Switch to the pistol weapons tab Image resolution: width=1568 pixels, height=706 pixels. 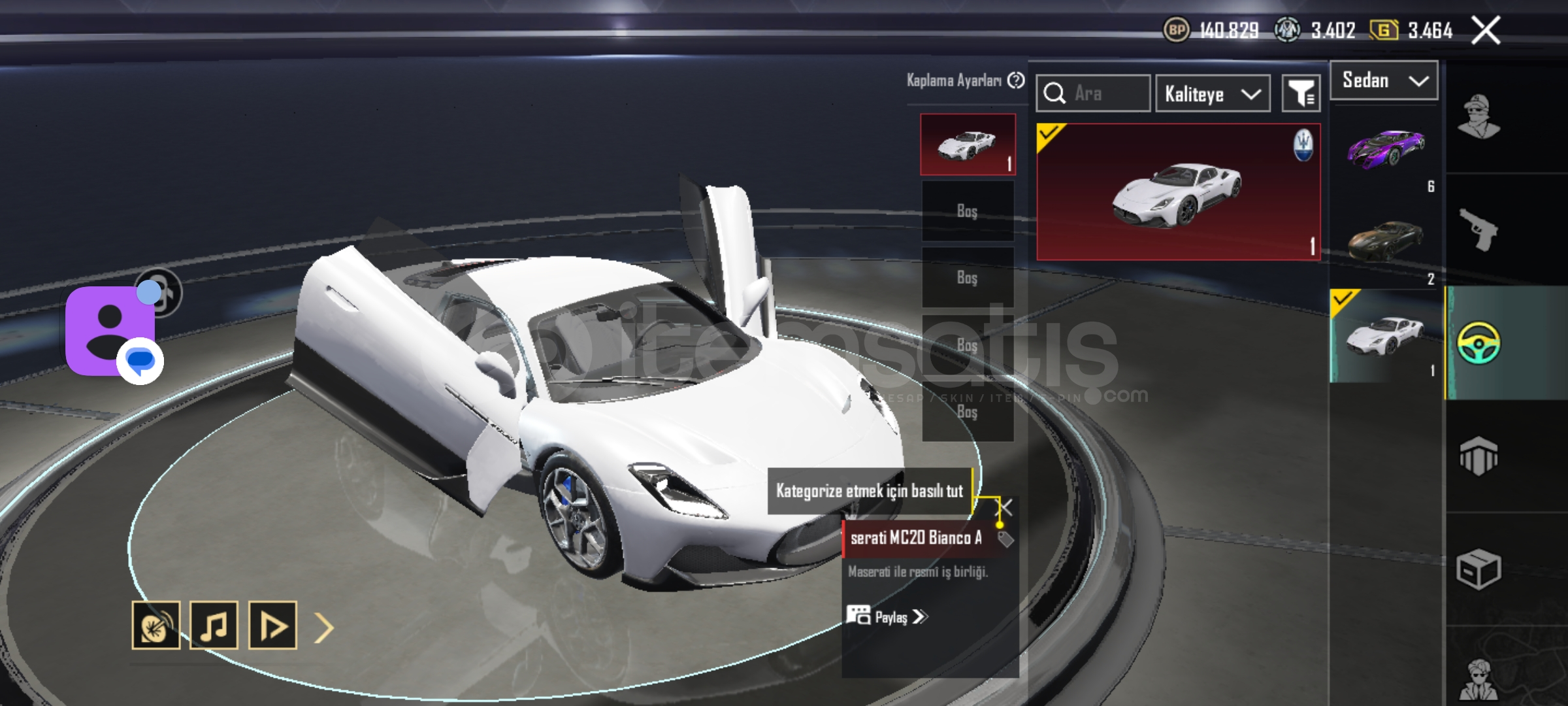coord(1478,229)
